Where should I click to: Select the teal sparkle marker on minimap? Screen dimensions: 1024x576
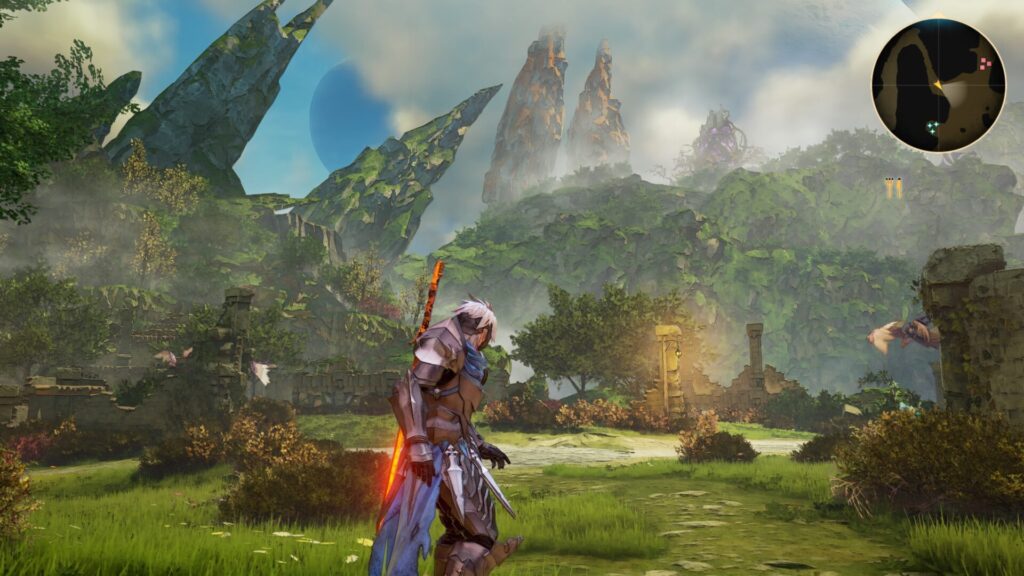(932, 127)
